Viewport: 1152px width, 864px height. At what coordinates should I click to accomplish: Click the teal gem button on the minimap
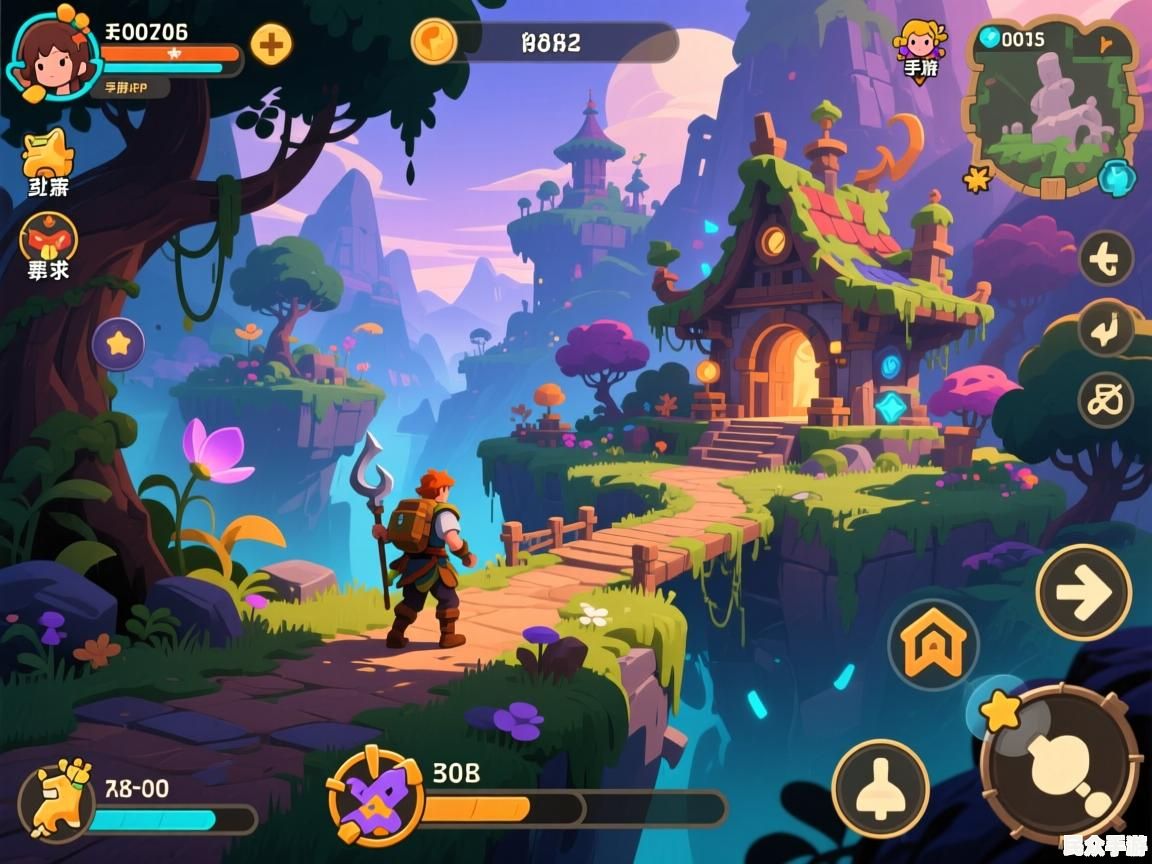[1115, 178]
